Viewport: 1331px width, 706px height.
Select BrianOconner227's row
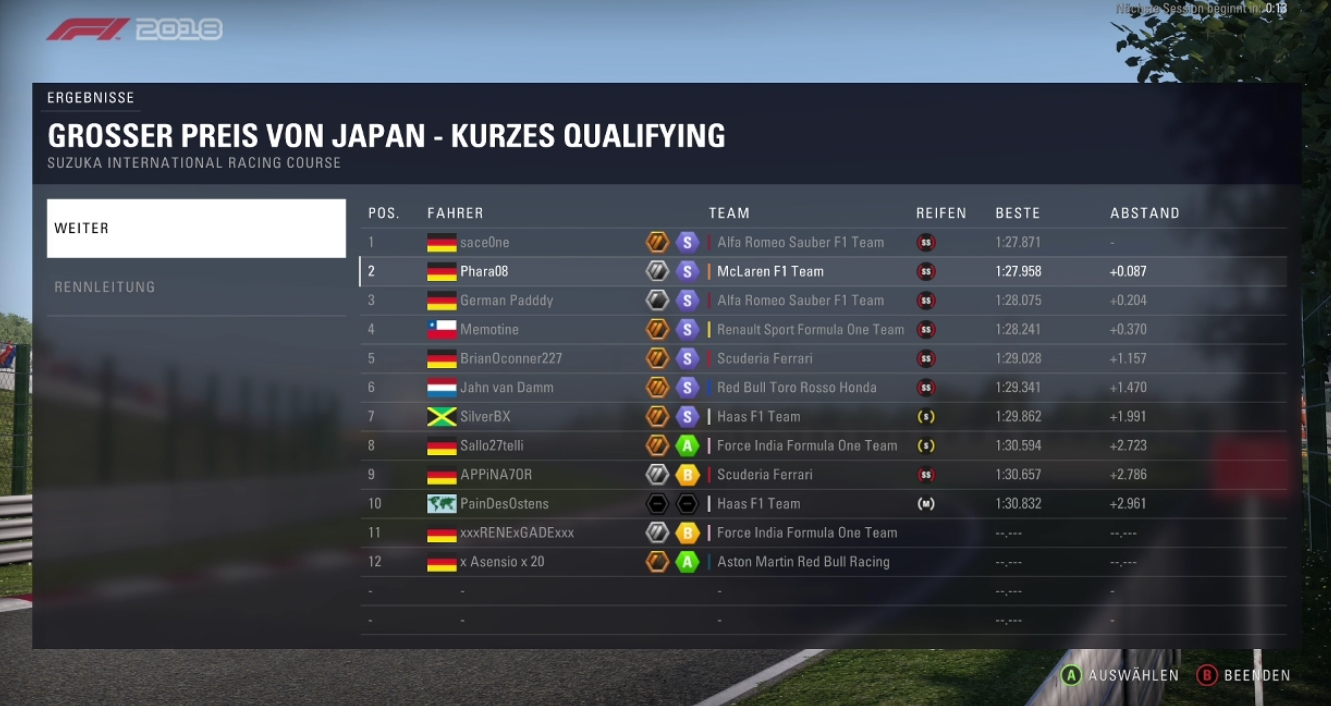click(x=822, y=358)
